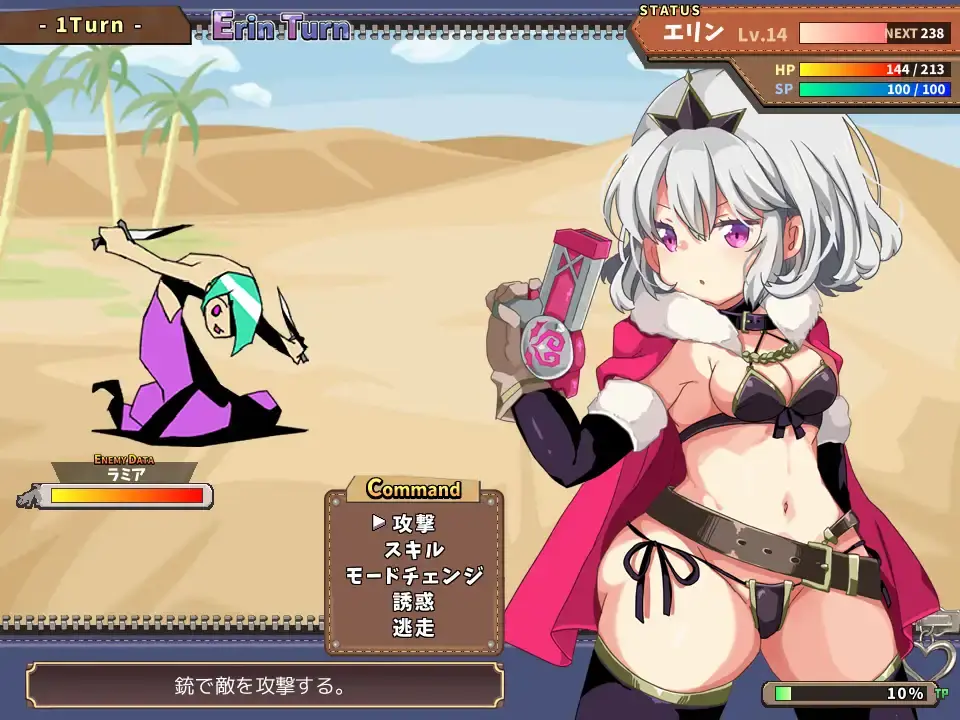
Task: Choose 逃走 to flee the battle
Action: pos(413,628)
